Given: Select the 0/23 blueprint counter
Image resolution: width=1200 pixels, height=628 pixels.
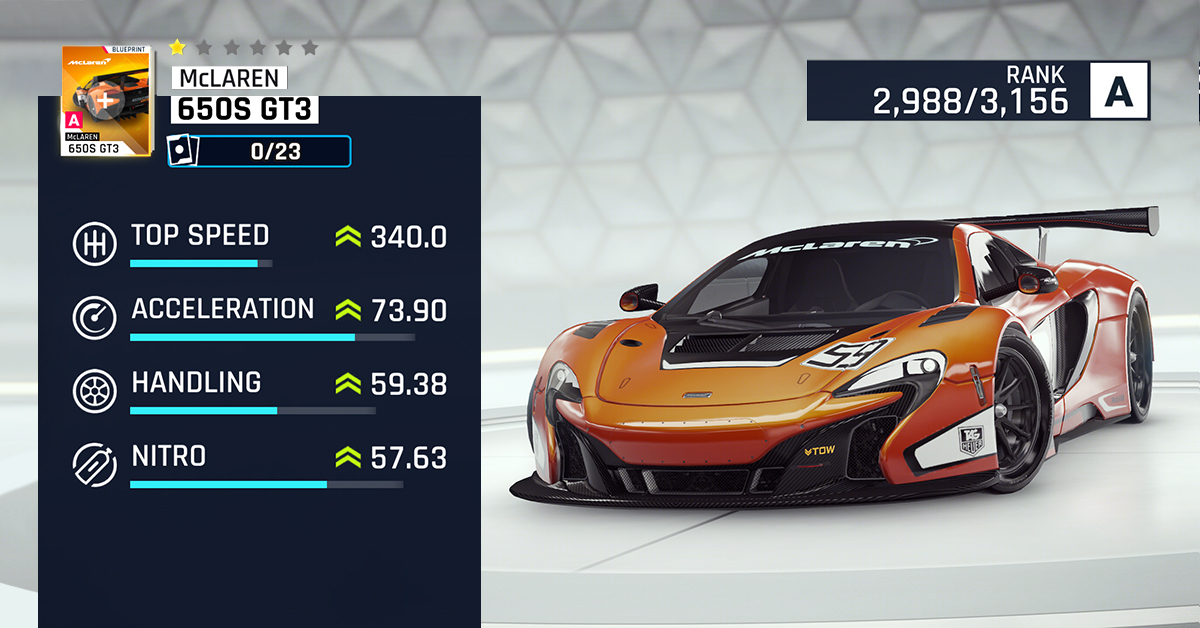Looking at the screenshot, I should (x=260, y=151).
